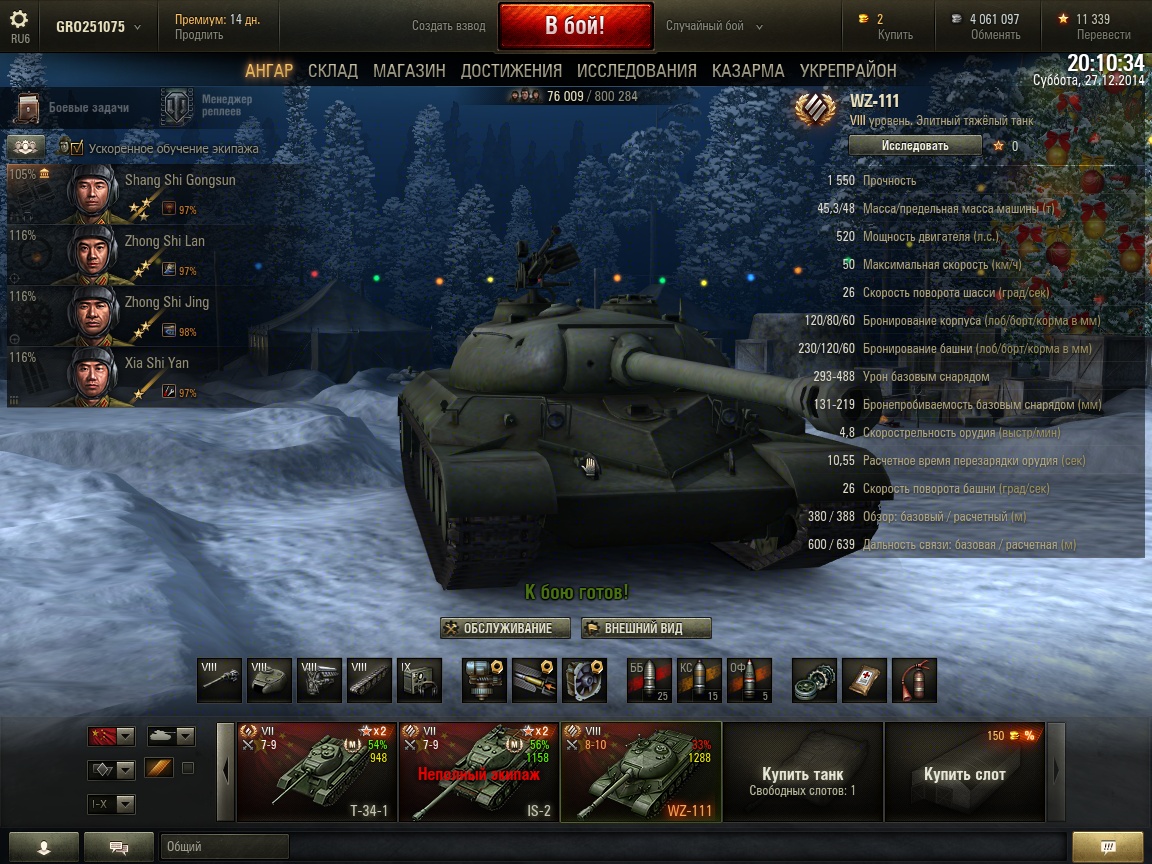Click the Общий chat channel tab
1152x864 pixels.
pyautogui.click(x=224, y=847)
